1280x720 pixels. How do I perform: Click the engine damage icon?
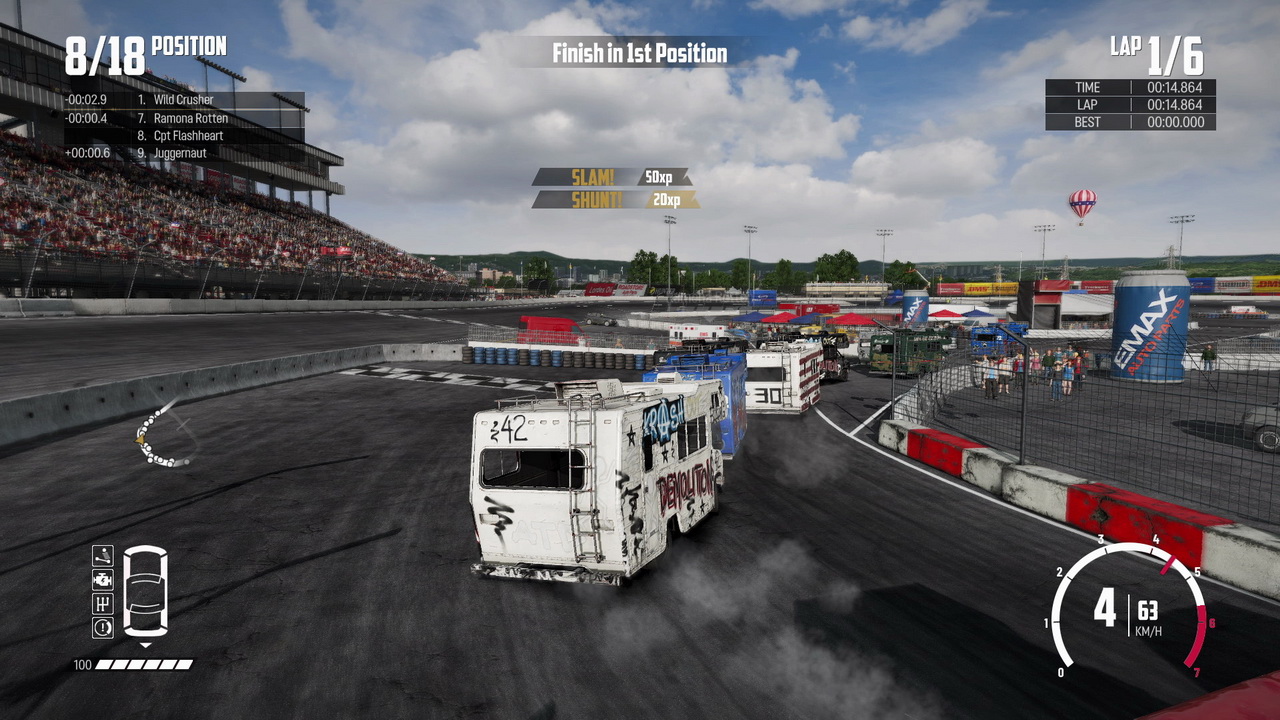pos(103,580)
